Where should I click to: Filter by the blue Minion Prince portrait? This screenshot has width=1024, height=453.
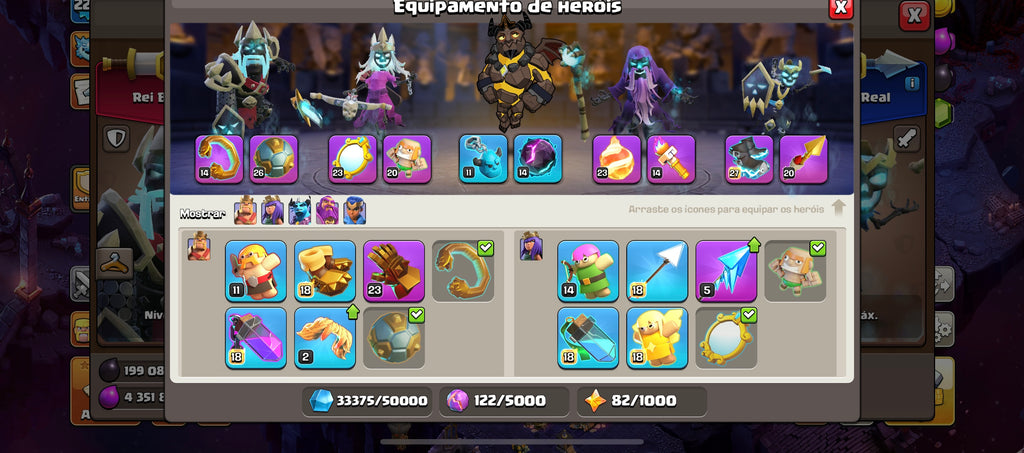[300, 211]
